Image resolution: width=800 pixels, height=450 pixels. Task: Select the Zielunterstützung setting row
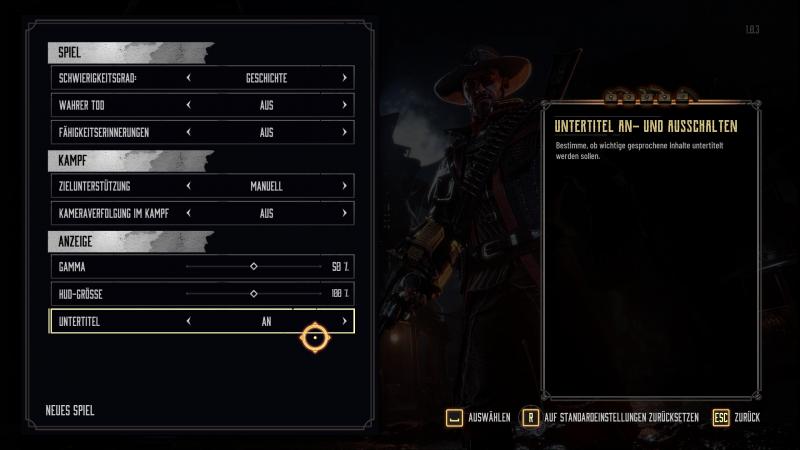108,186
